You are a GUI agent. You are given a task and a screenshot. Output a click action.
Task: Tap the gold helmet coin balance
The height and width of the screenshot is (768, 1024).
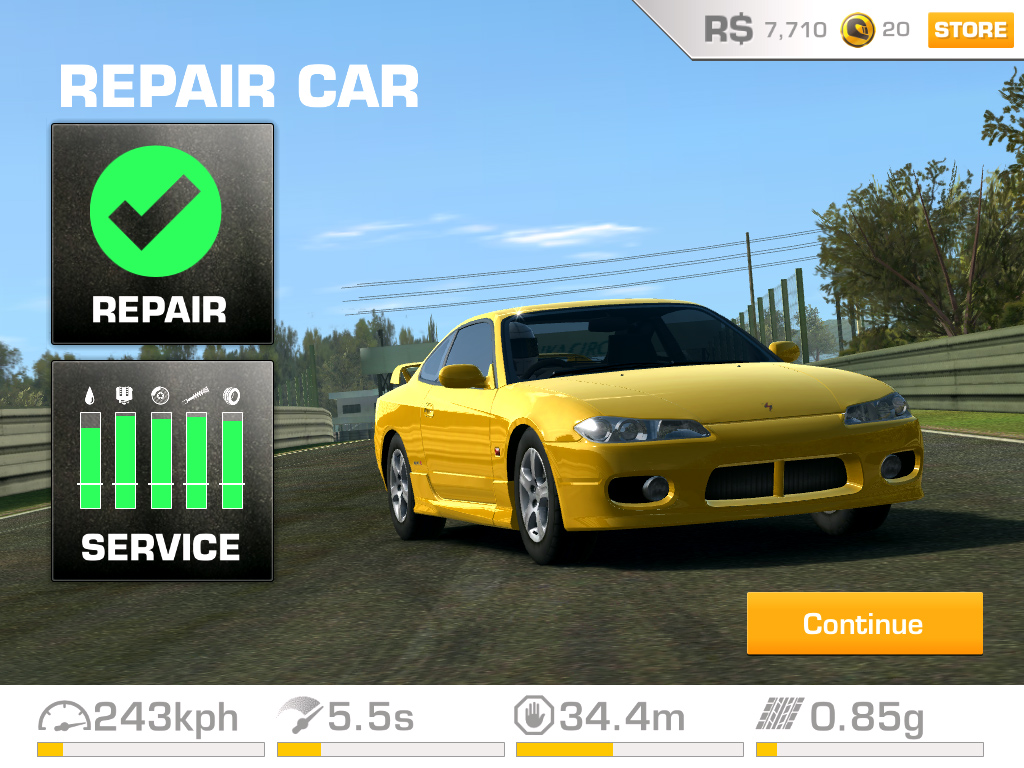(x=875, y=30)
